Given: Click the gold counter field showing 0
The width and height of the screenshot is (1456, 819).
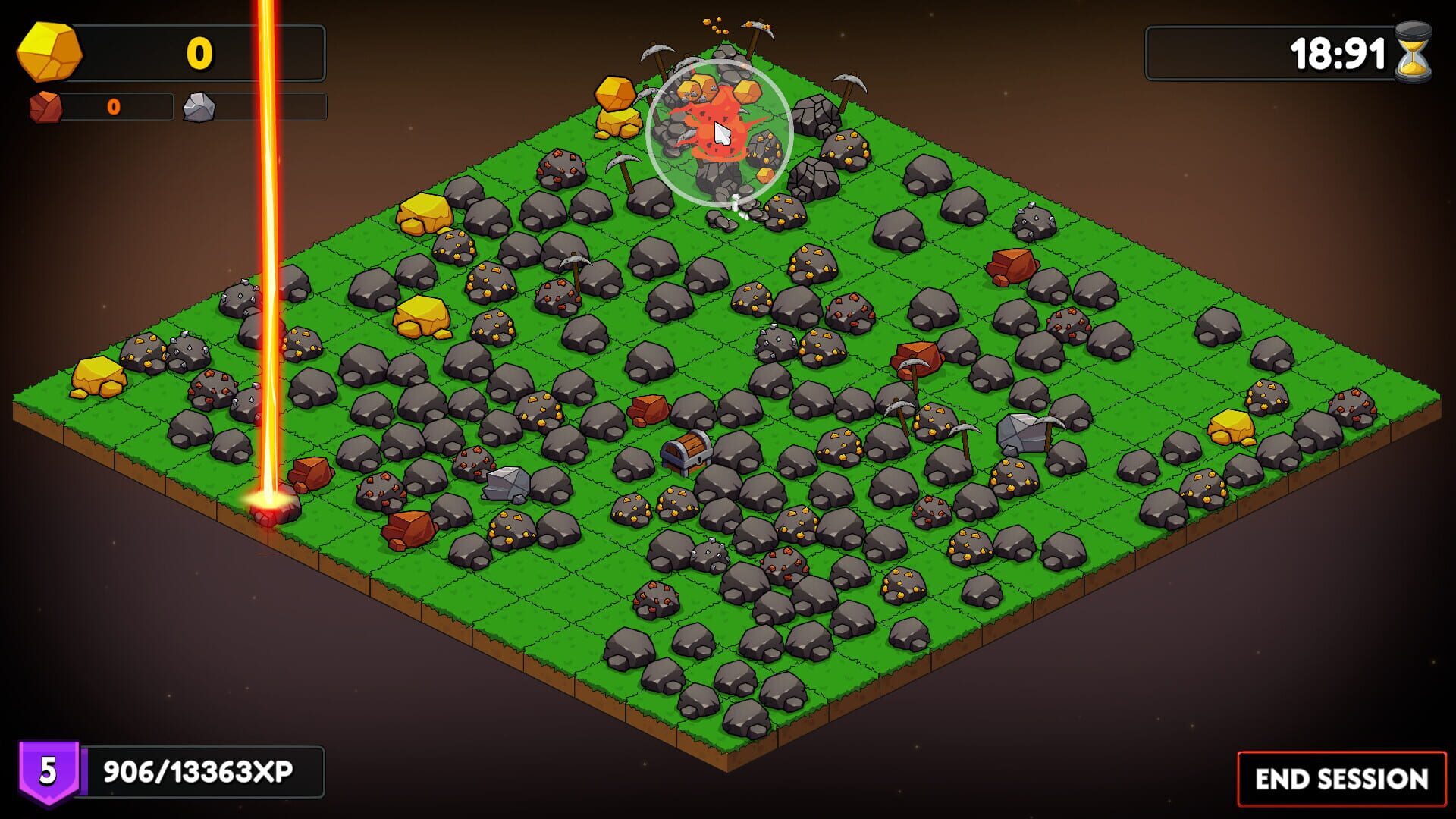Looking at the screenshot, I should [199, 52].
